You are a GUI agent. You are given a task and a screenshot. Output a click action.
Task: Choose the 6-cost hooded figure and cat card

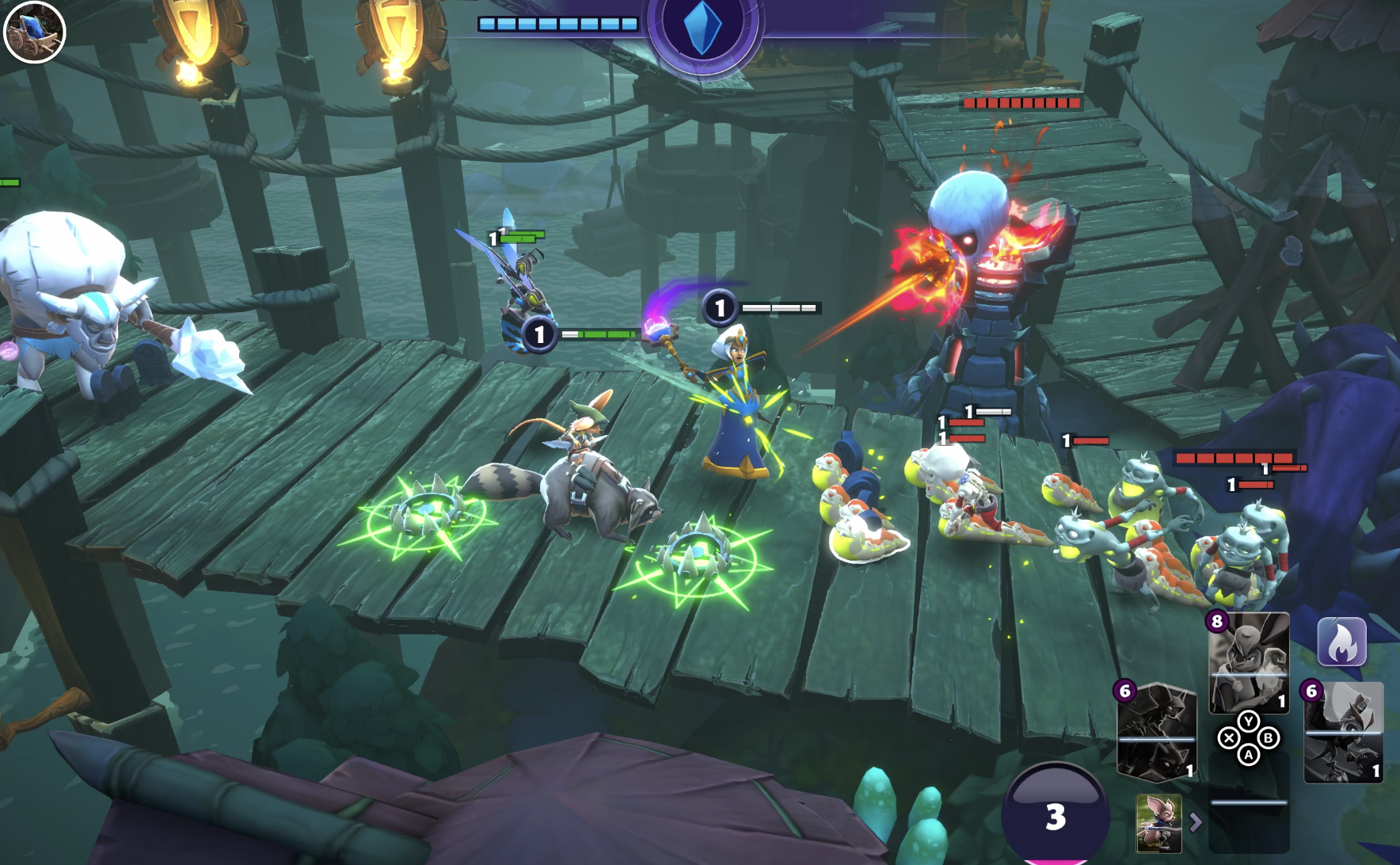point(1156,733)
